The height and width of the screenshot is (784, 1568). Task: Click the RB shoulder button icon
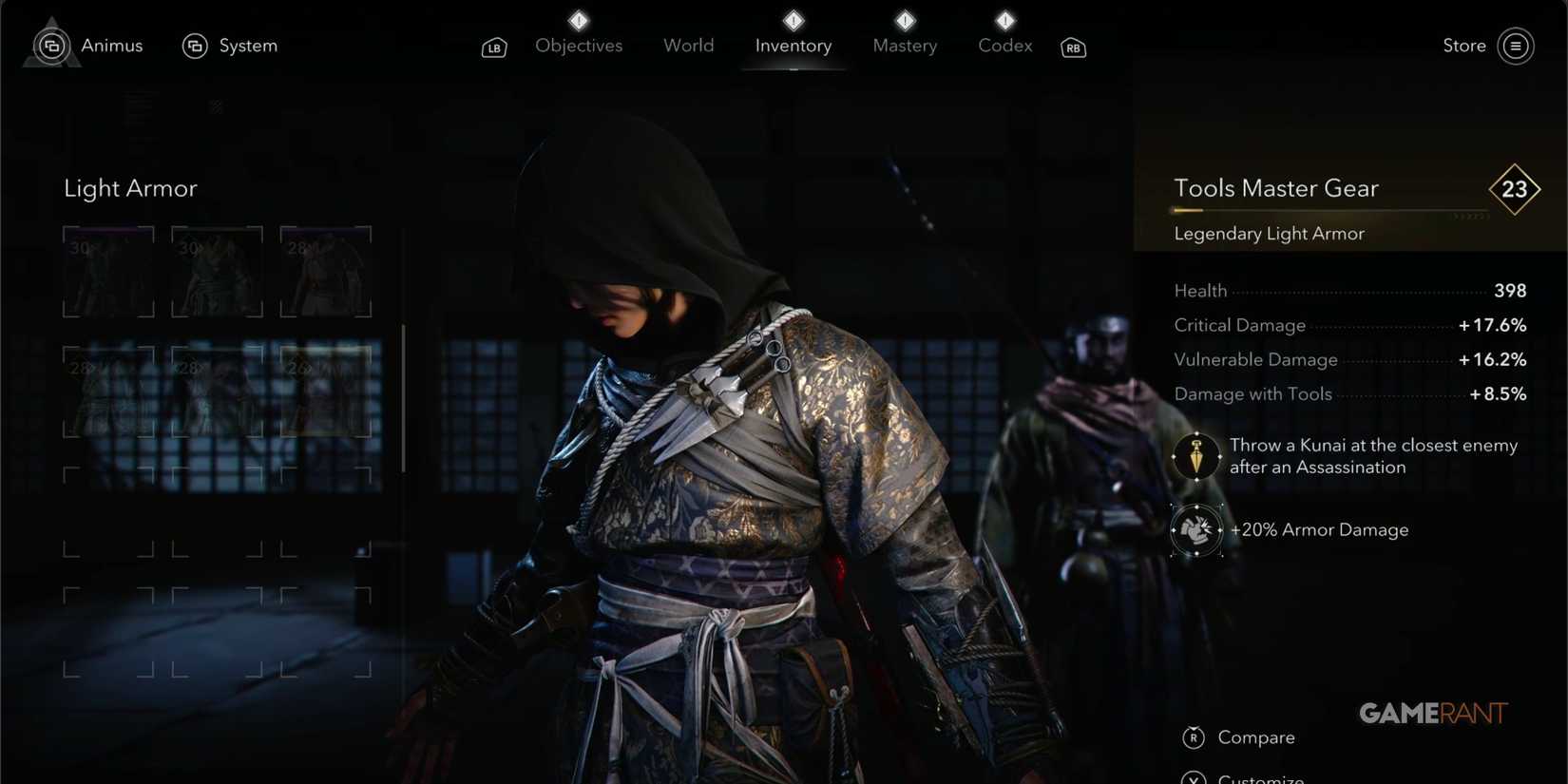(1073, 46)
